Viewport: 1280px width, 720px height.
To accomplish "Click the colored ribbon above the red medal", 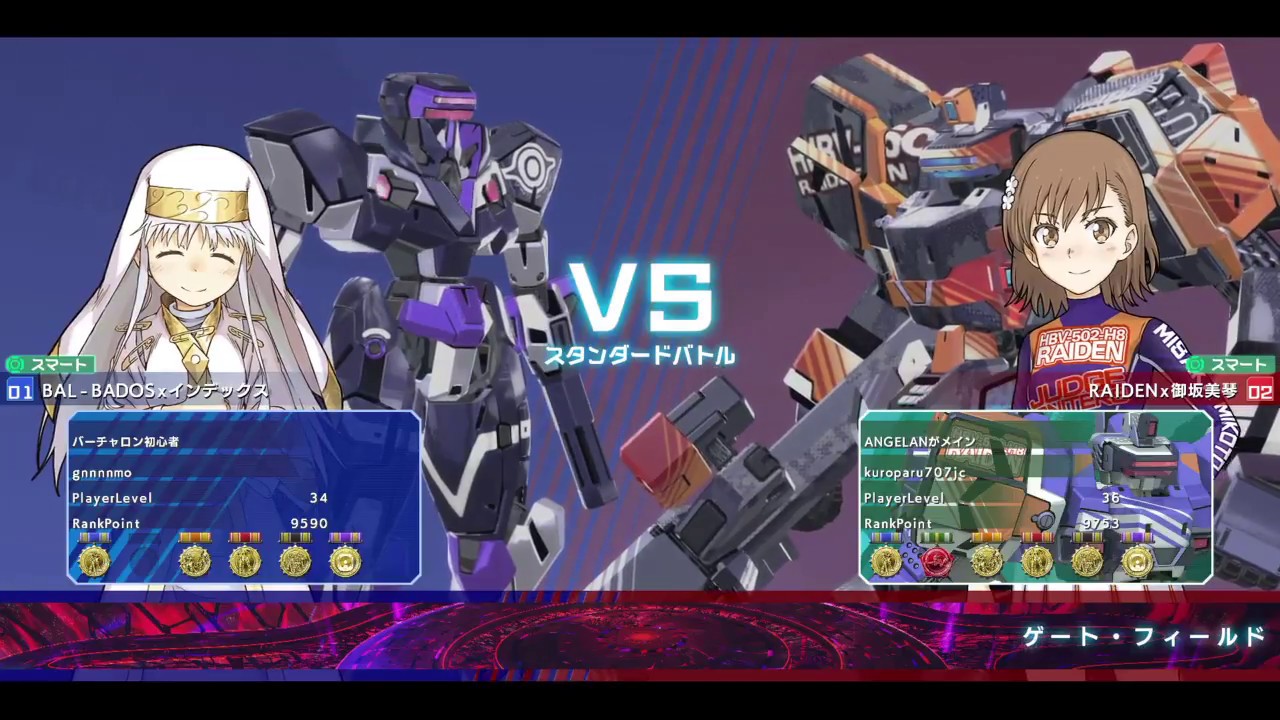I will click(x=935, y=536).
